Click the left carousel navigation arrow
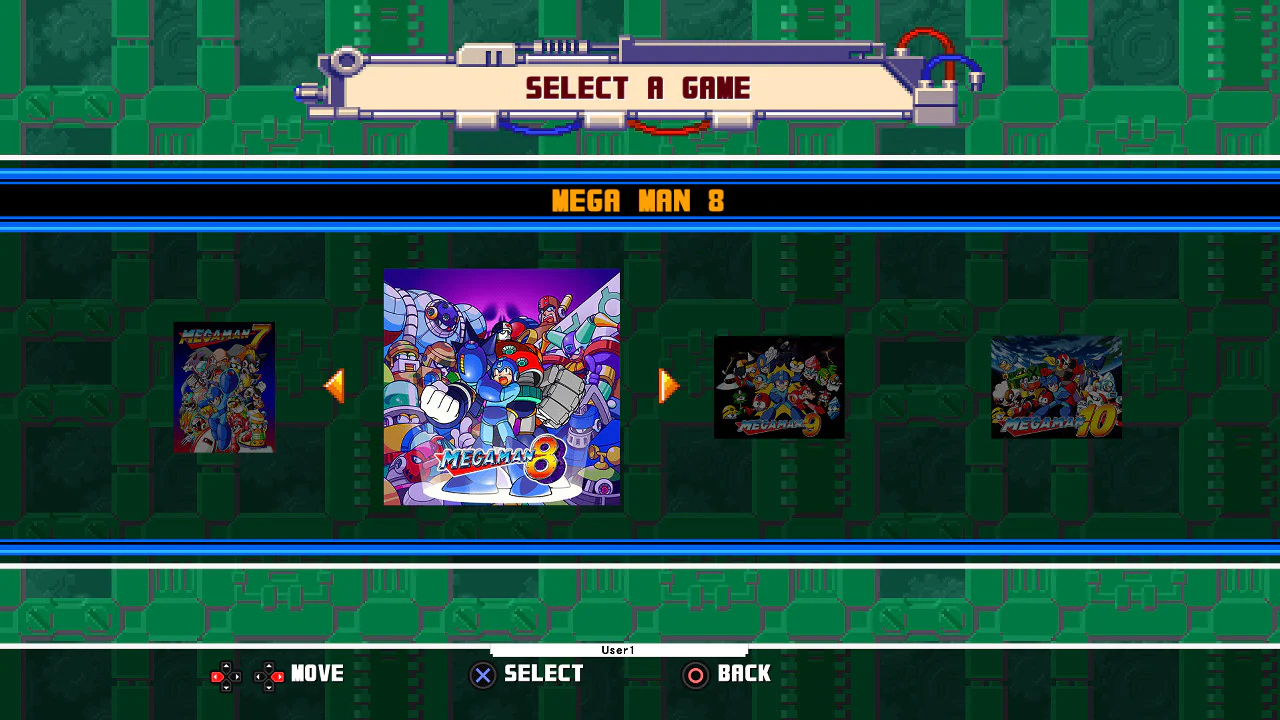 click(335, 387)
